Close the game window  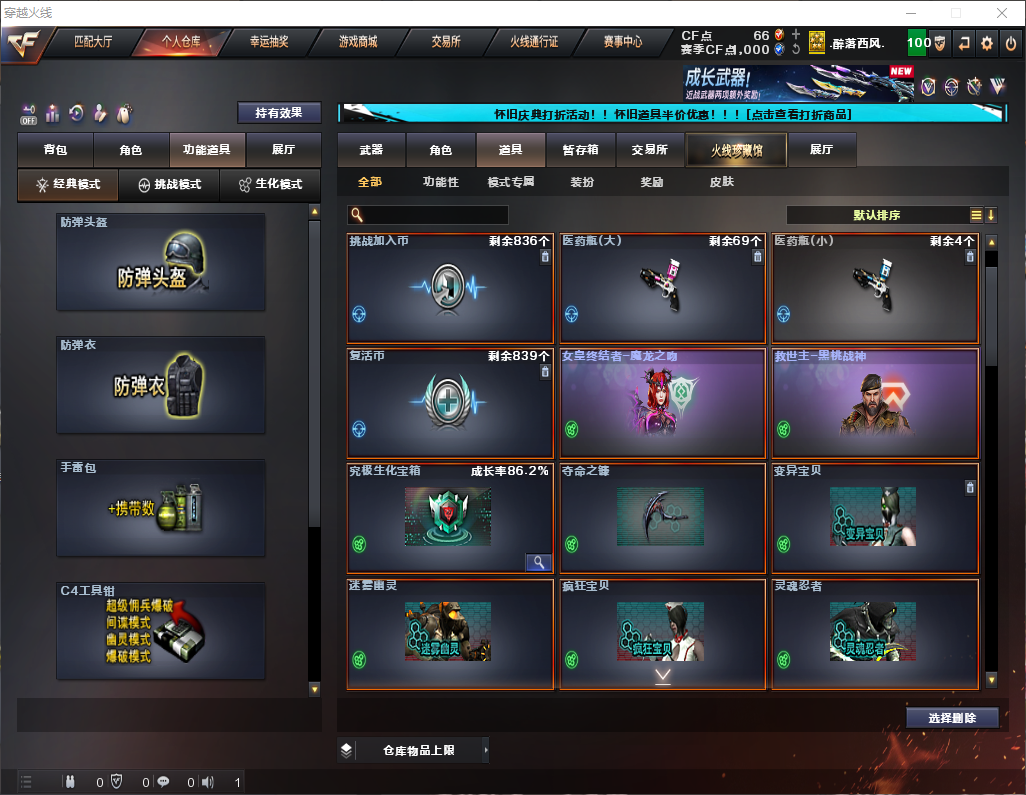click(1002, 13)
